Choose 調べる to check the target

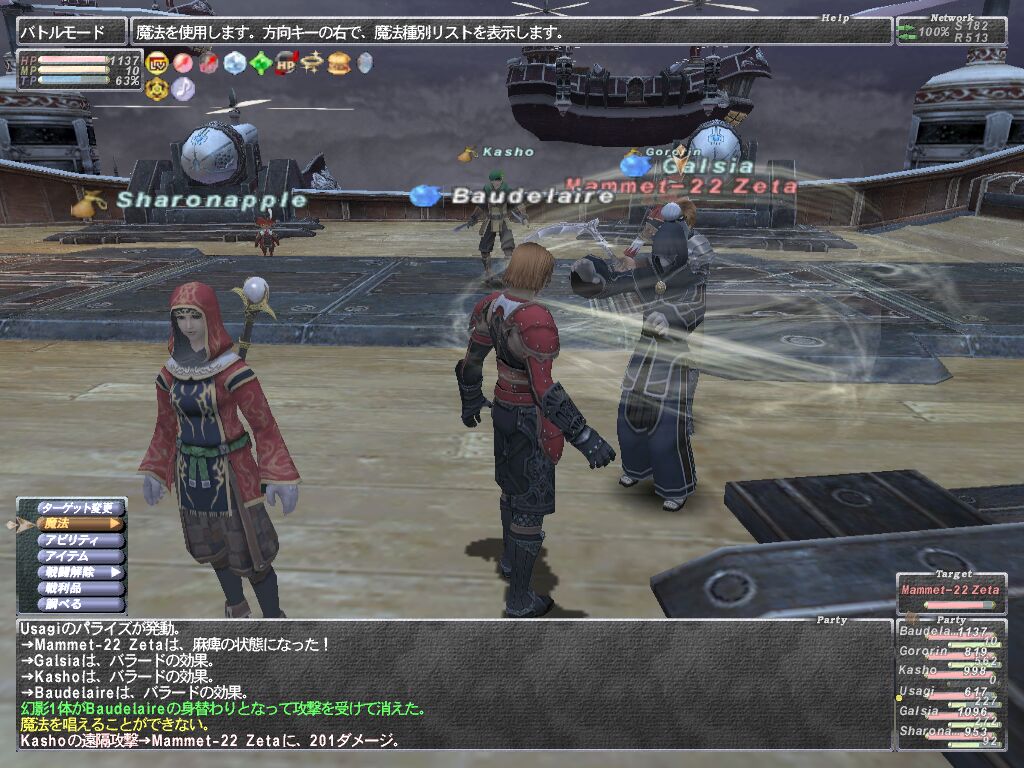tap(82, 604)
